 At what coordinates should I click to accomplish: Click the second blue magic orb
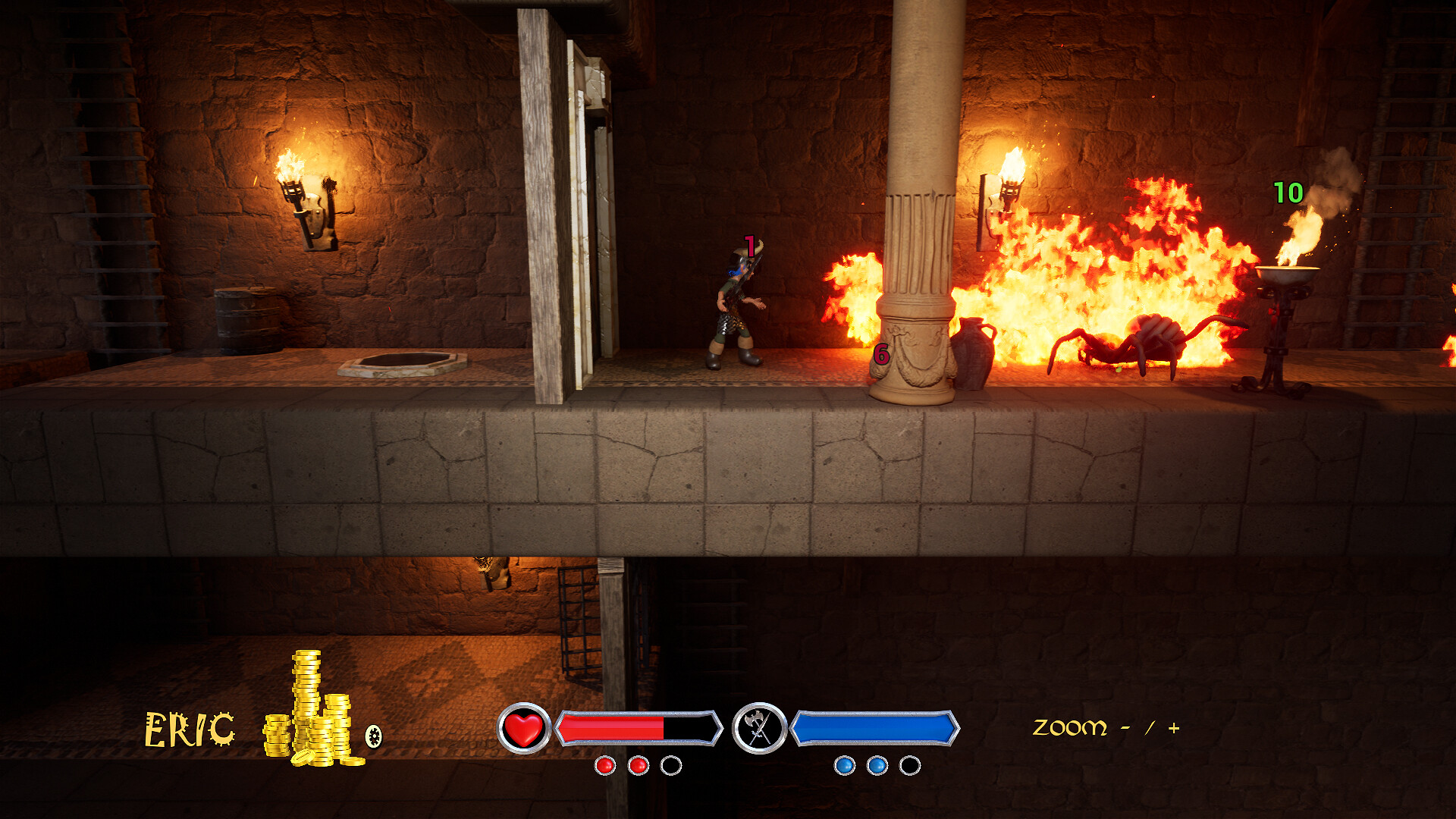click(x=875, y=767)
